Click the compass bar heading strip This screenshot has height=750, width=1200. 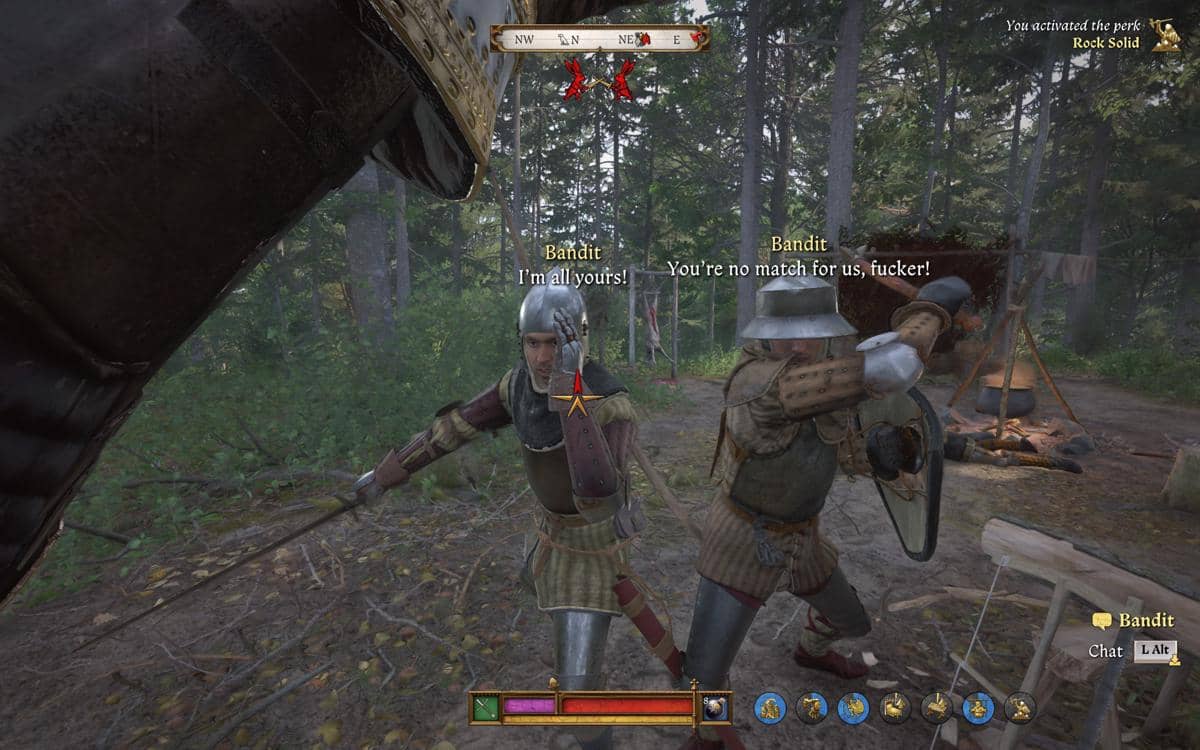[600, 39]
